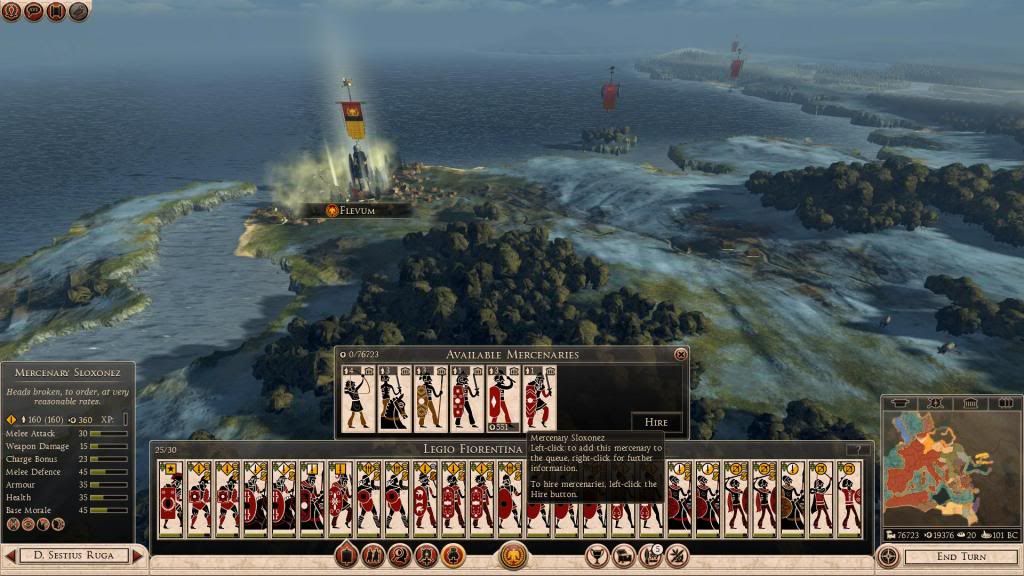Open the speech bubble advisor icon
1024x576 pixels.
click(x=34, y=12)
